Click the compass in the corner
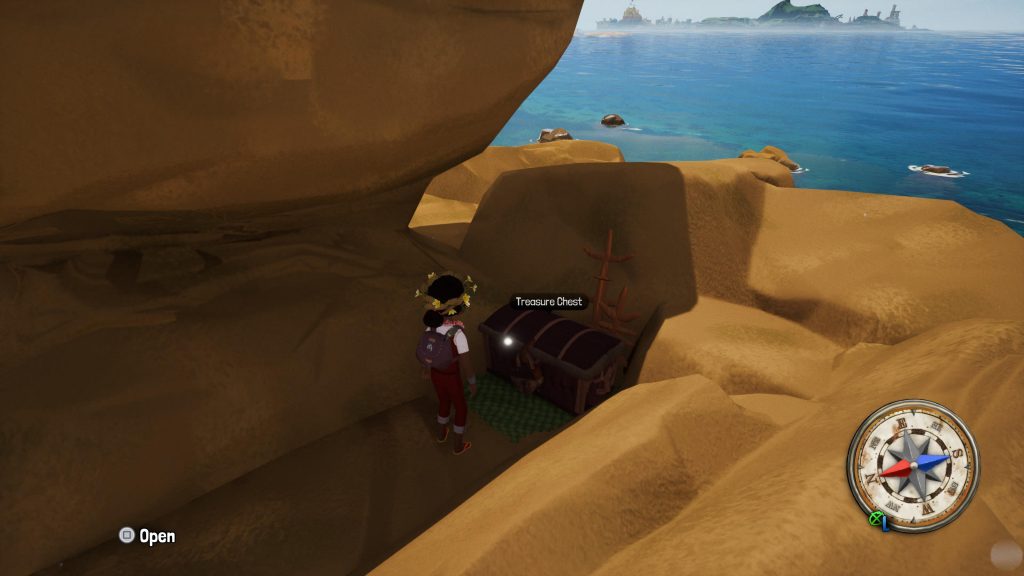Viewport: 1024px width, 576px height. pos(913,464)
